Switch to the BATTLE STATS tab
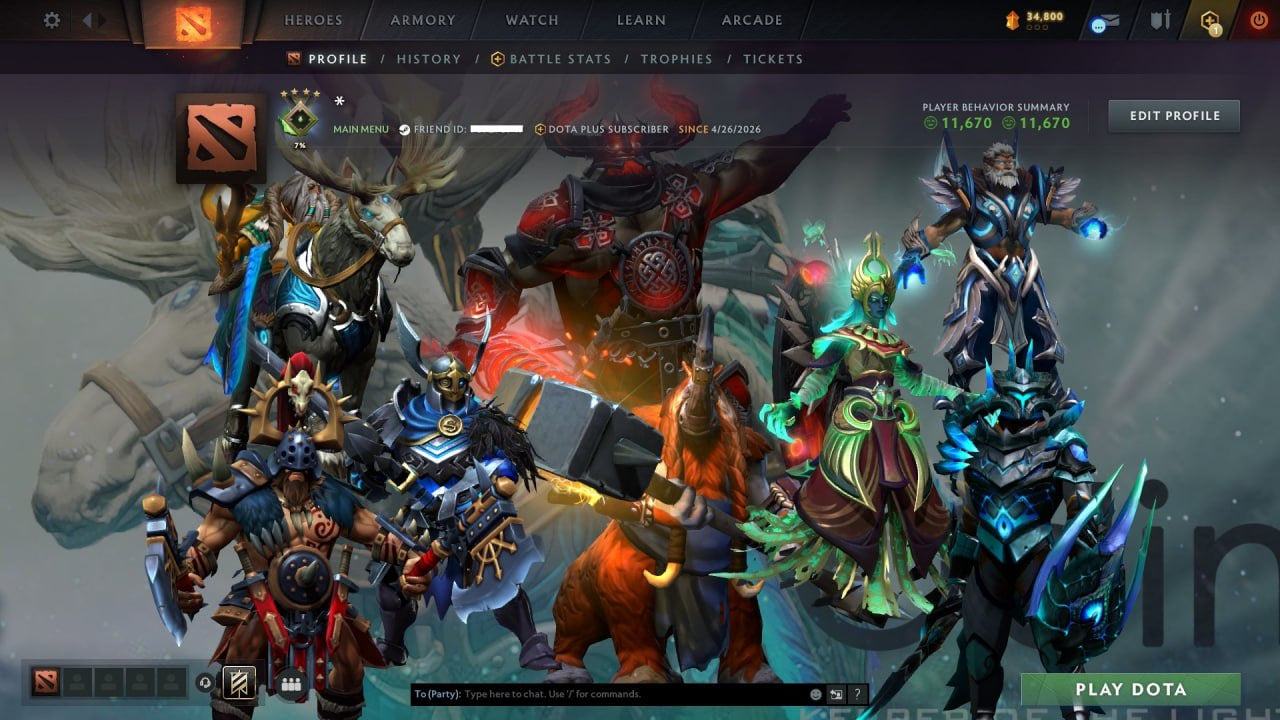Screen dimensions: 1280x720 (x=560, y=59)
